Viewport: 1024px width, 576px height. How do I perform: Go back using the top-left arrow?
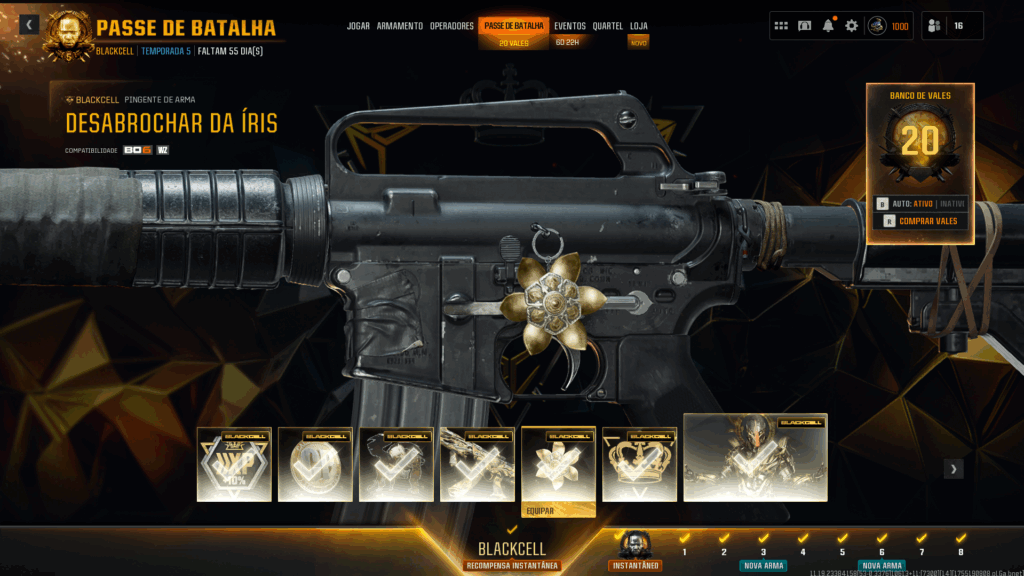[x=29, y=24]
